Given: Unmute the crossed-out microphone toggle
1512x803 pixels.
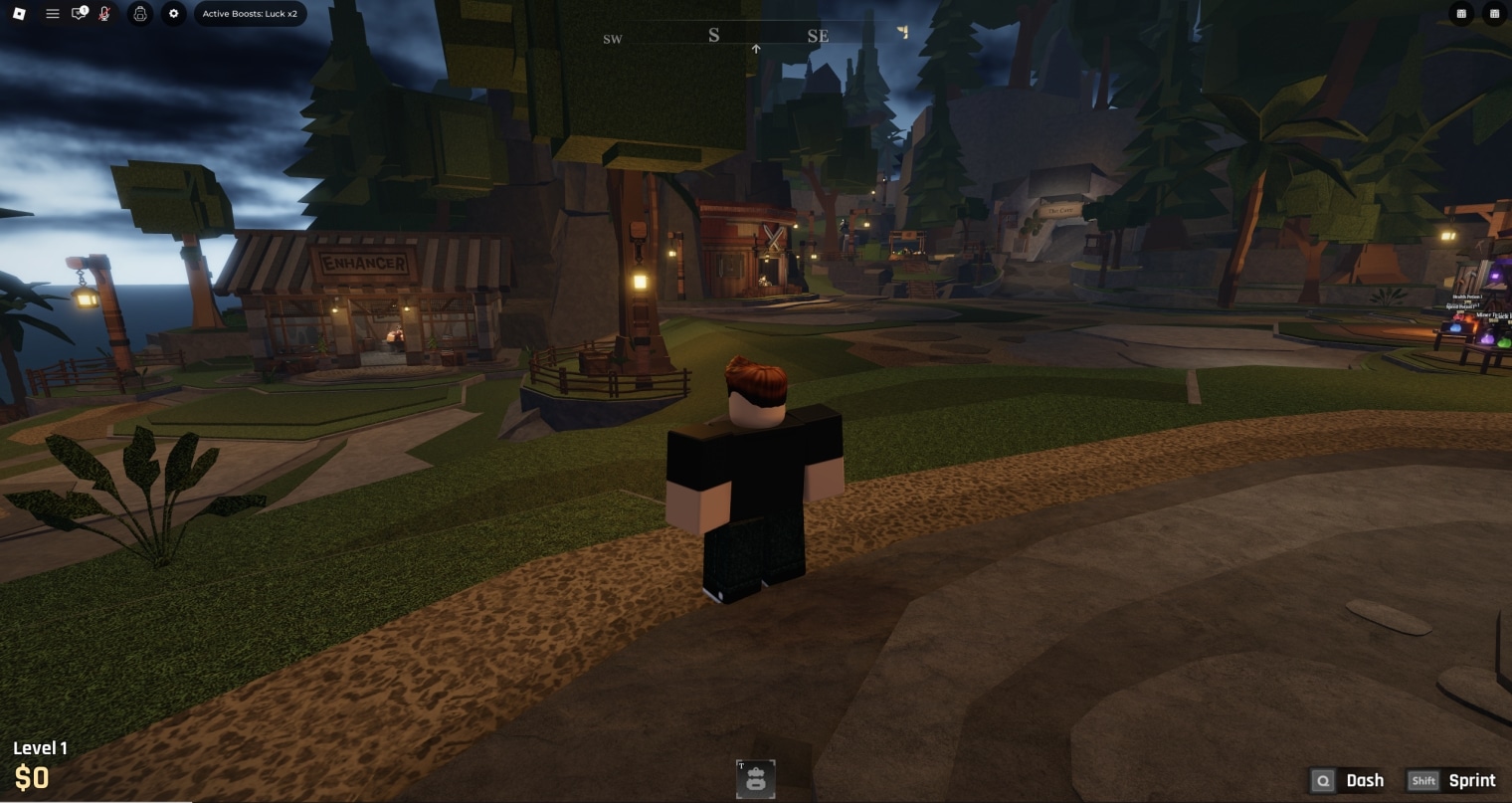Looking at the screenshot, I should 103,14.
